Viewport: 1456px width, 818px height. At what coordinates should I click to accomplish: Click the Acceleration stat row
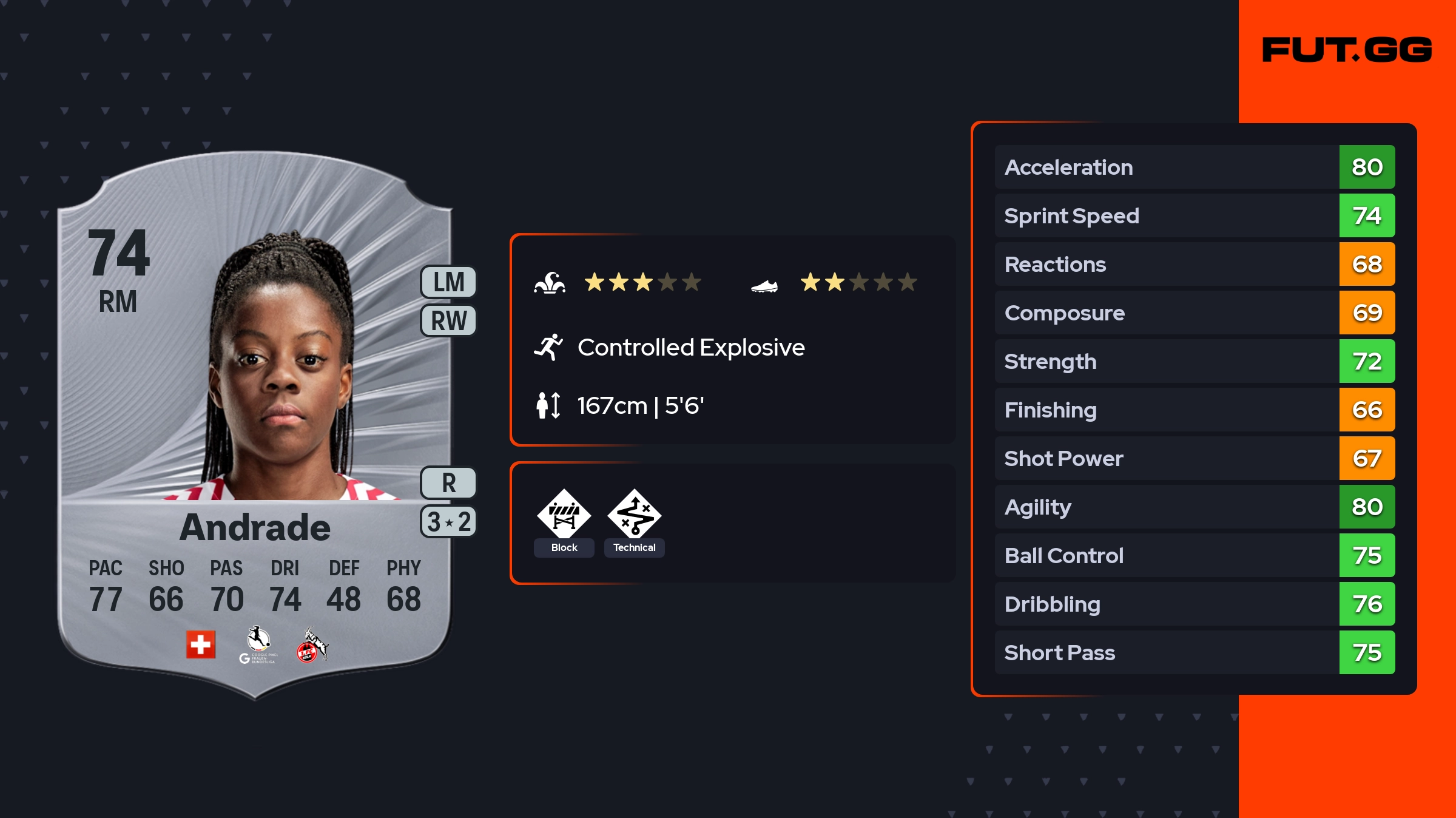coord(1194,167)
